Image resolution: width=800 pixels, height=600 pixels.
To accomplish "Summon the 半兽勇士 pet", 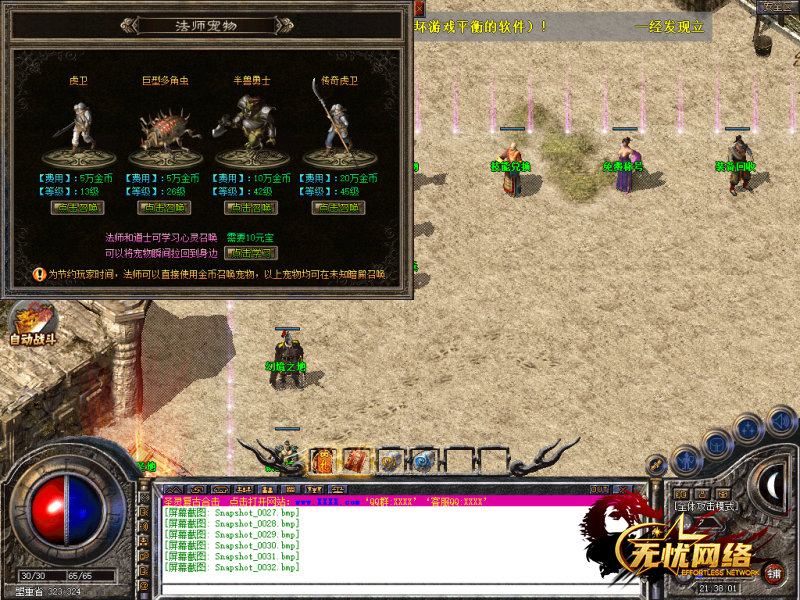I will (251, 208).
